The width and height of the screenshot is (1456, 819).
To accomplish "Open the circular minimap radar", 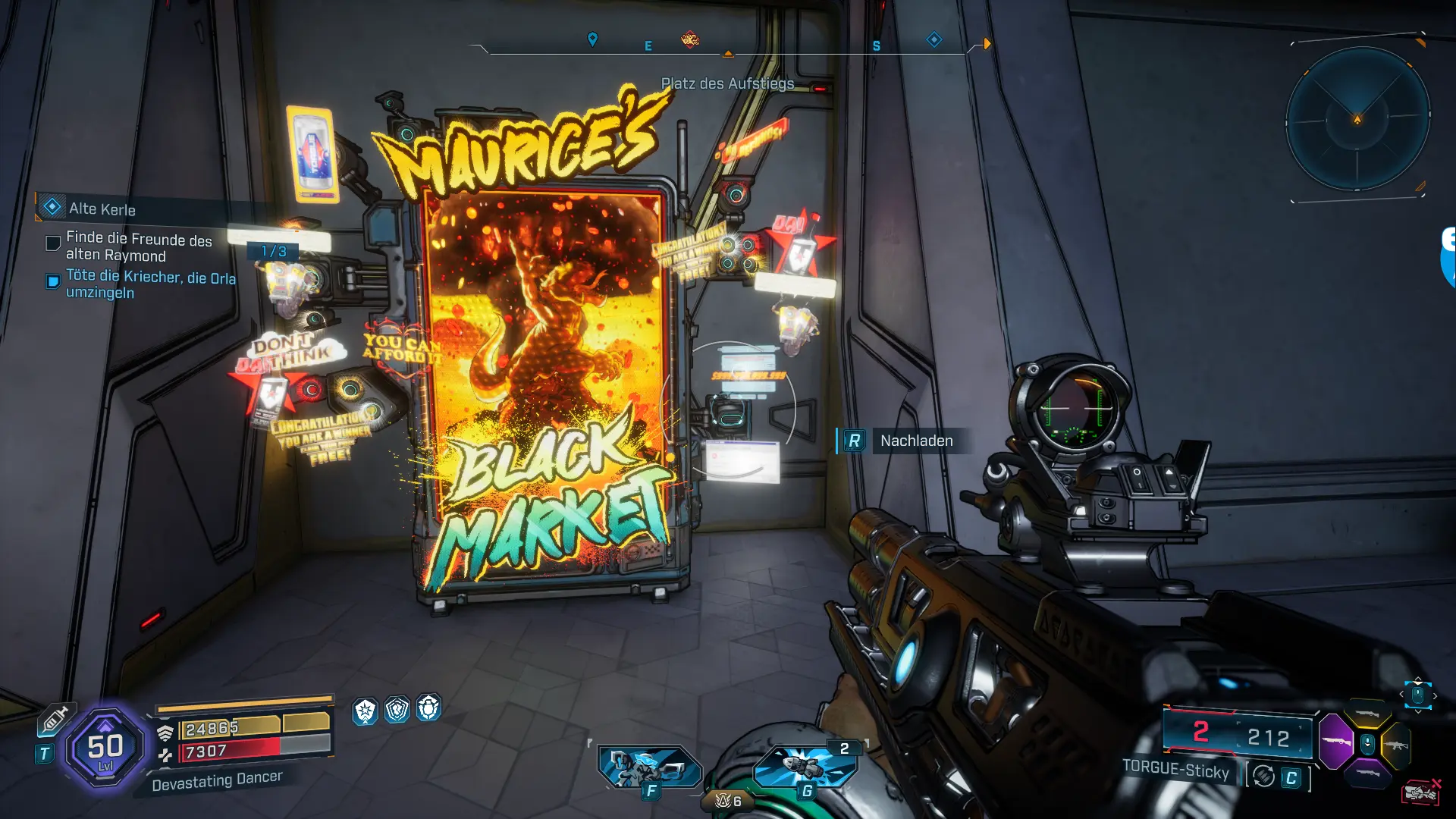I will [1357, 120].
